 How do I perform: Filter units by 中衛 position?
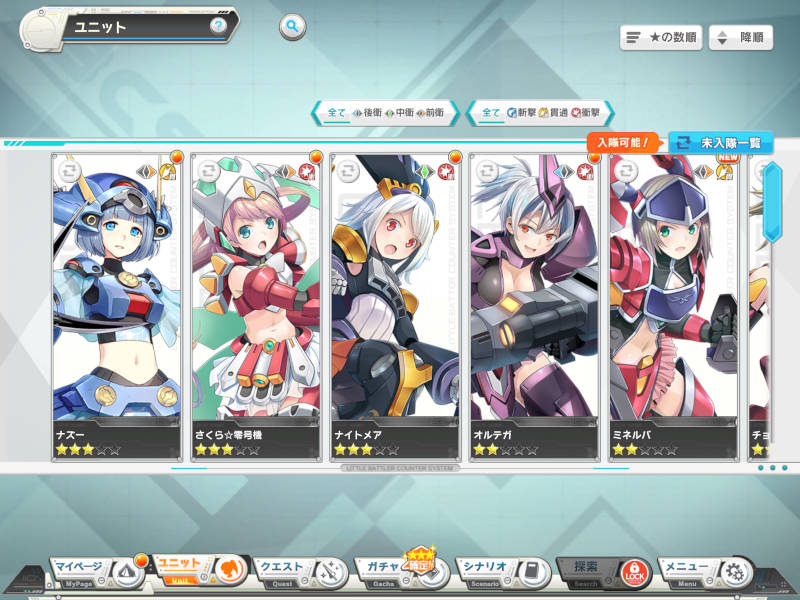398,113
